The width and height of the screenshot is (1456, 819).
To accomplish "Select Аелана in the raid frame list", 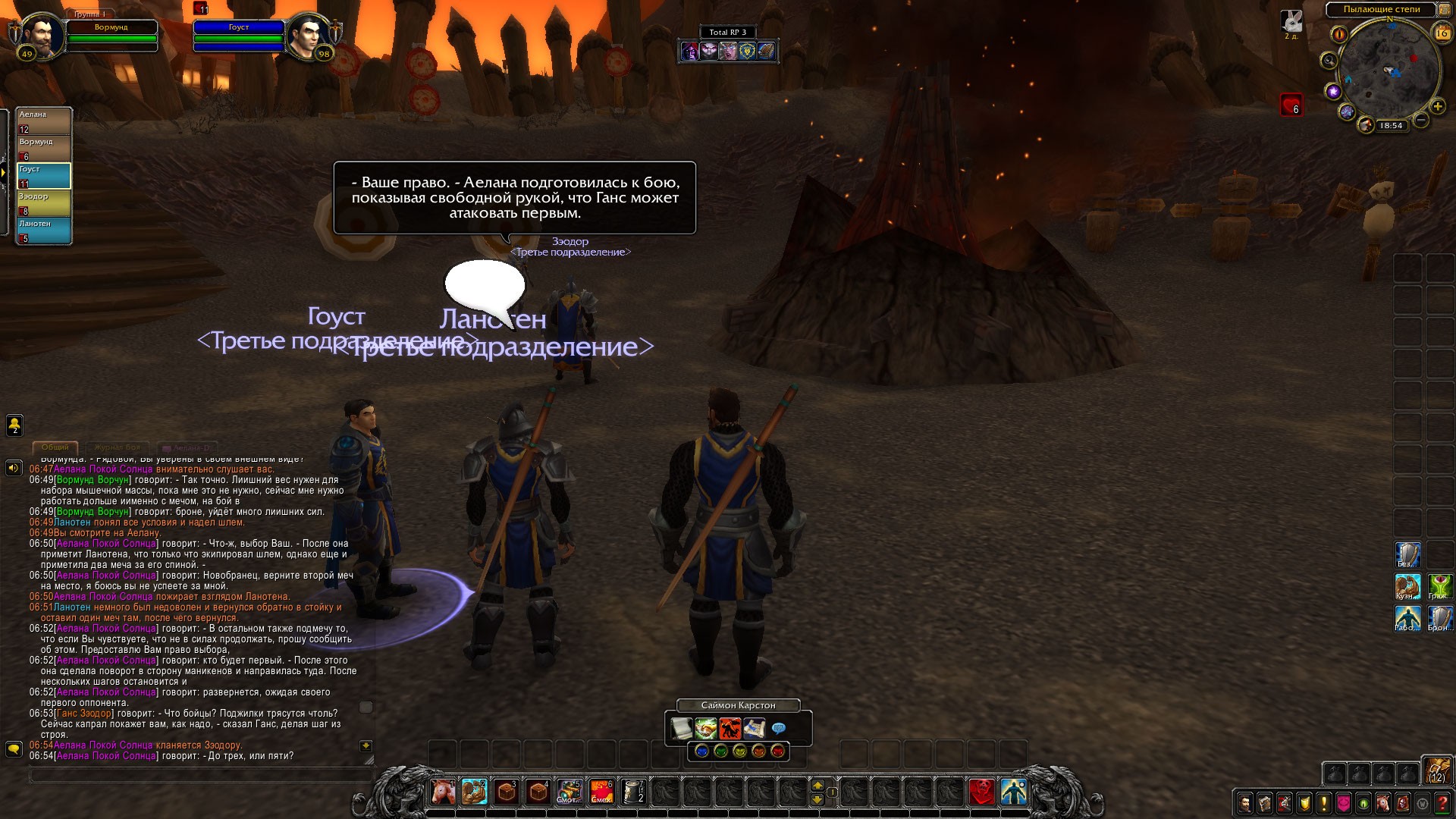I will [44, 121].
